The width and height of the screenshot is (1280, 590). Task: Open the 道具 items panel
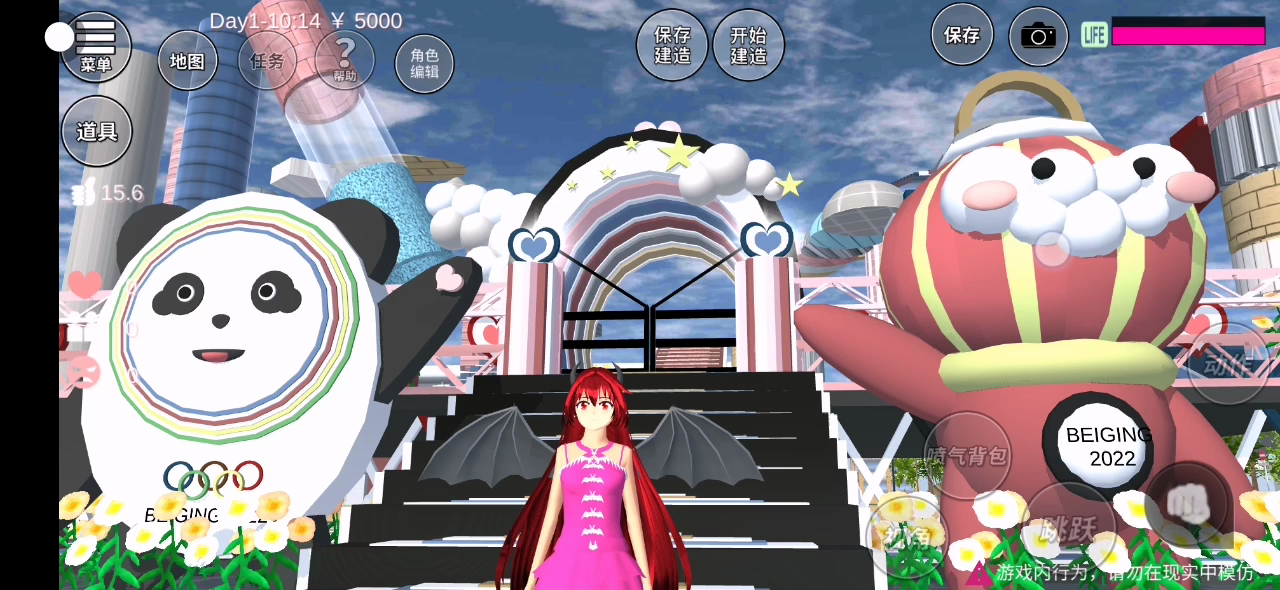point(97,131)
